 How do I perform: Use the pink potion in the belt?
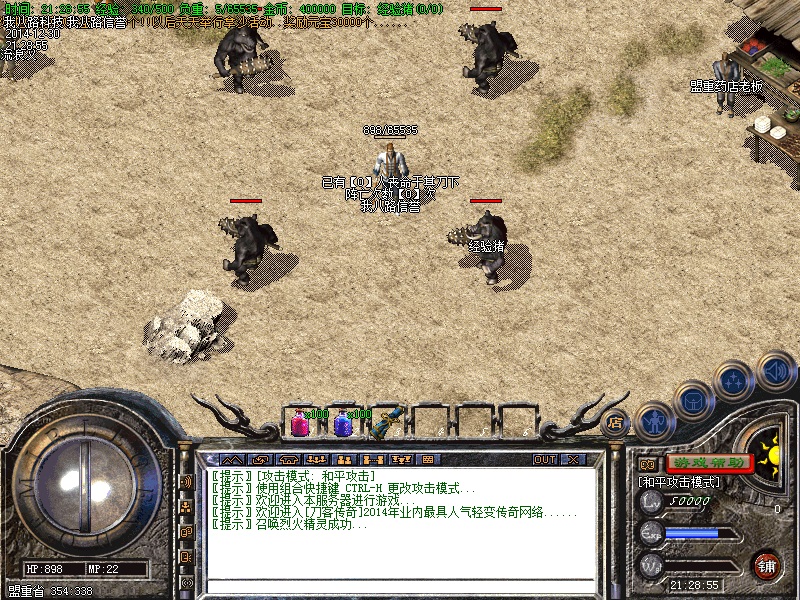(300, 423)
